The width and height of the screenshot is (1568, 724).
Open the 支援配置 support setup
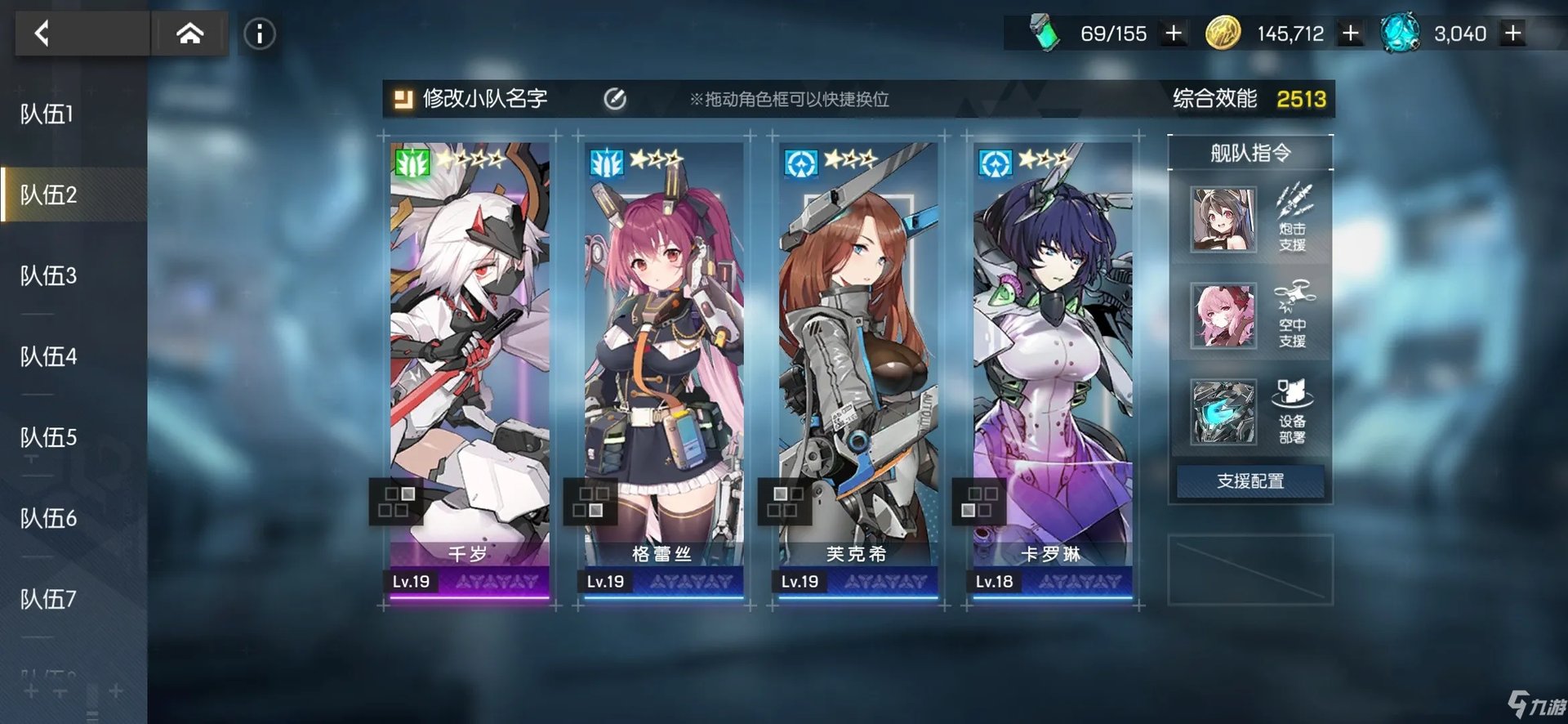click(1250, 481)
